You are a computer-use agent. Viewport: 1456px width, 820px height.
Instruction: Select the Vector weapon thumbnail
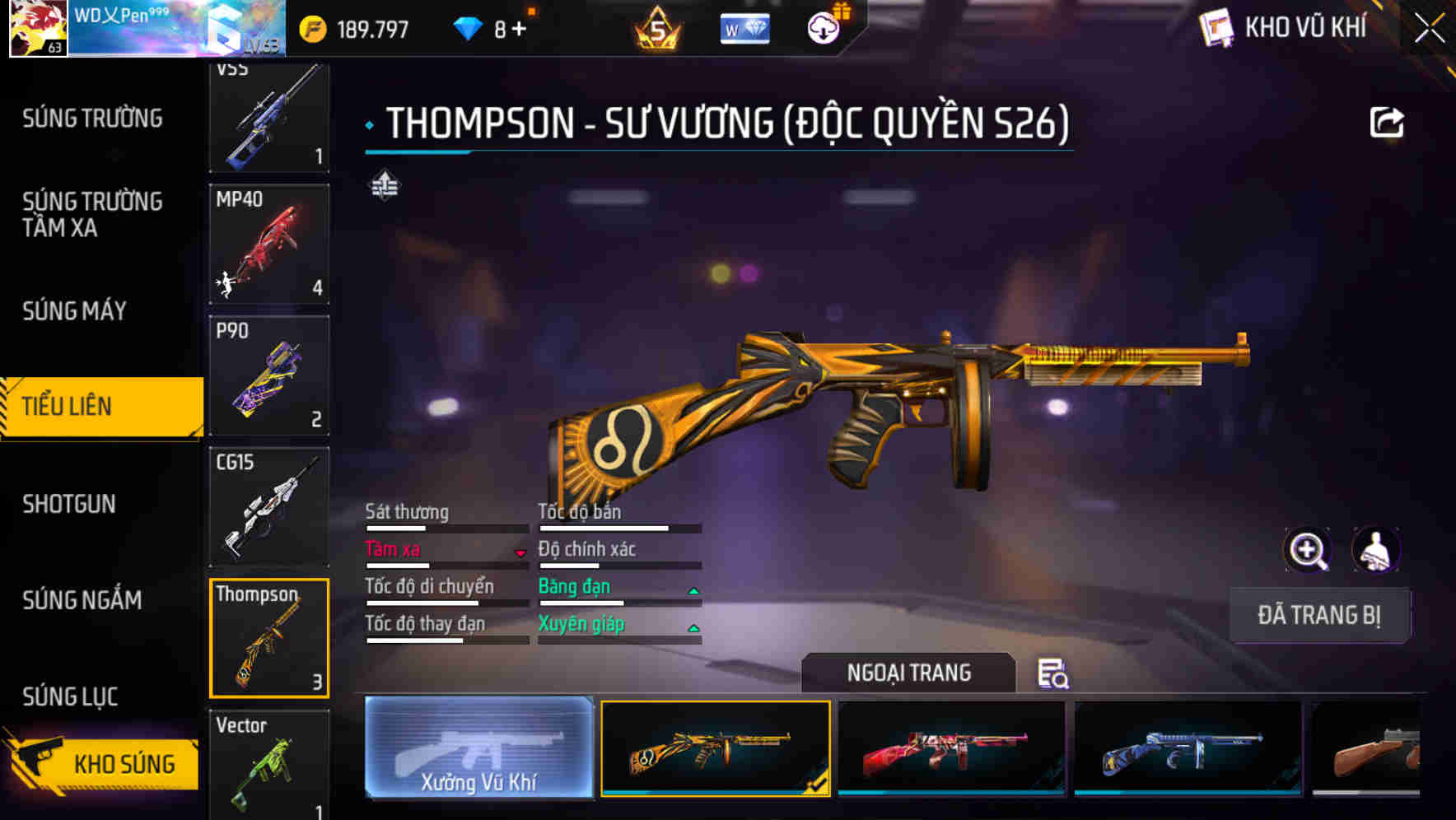point(269,766)
